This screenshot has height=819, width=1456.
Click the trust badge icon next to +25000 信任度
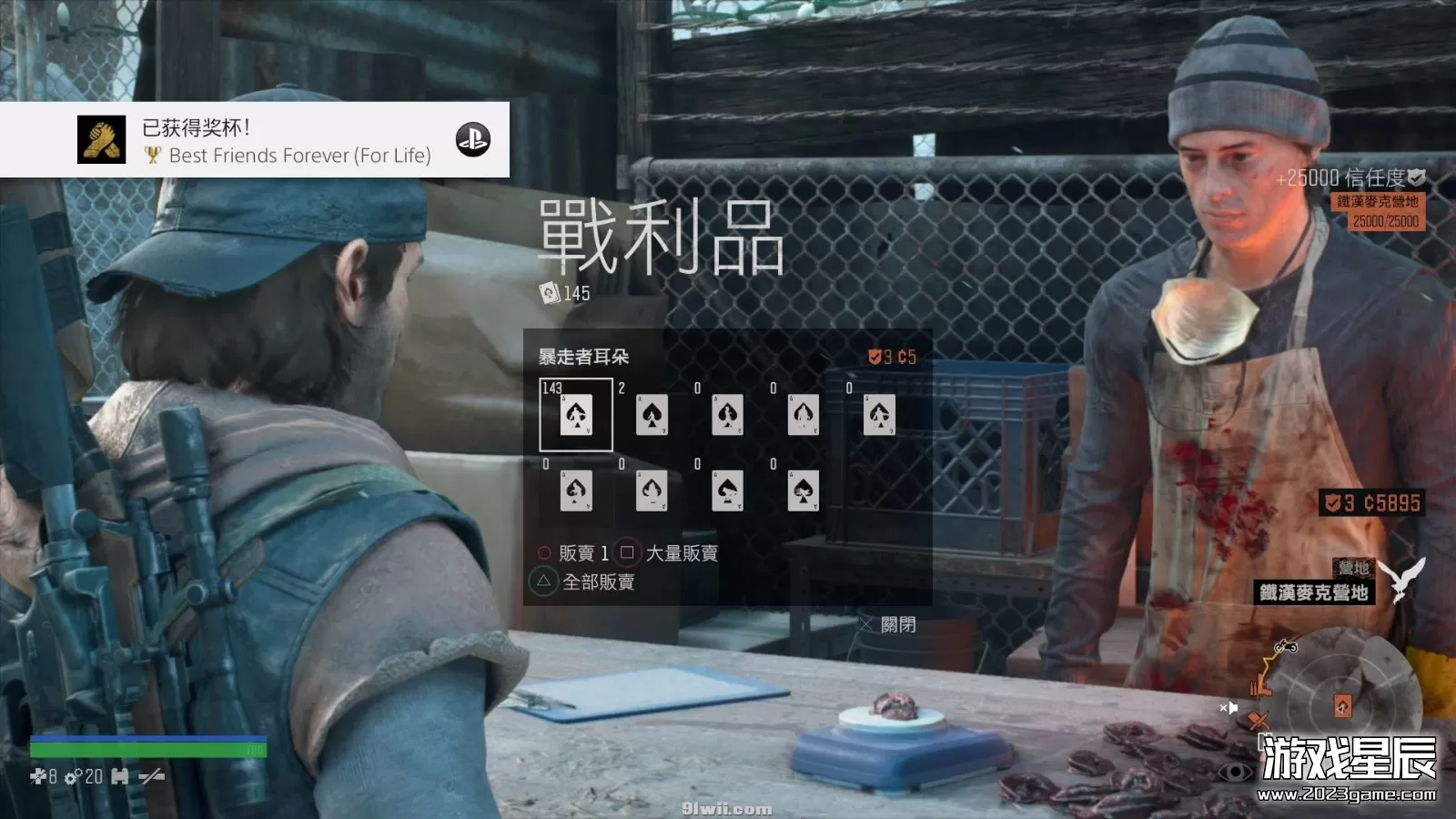[1416, 179]
